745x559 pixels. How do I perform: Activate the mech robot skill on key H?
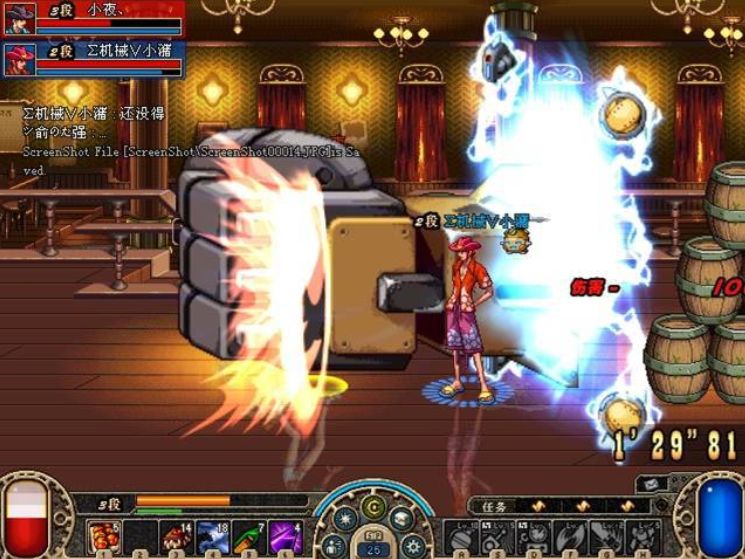[640, 536]
